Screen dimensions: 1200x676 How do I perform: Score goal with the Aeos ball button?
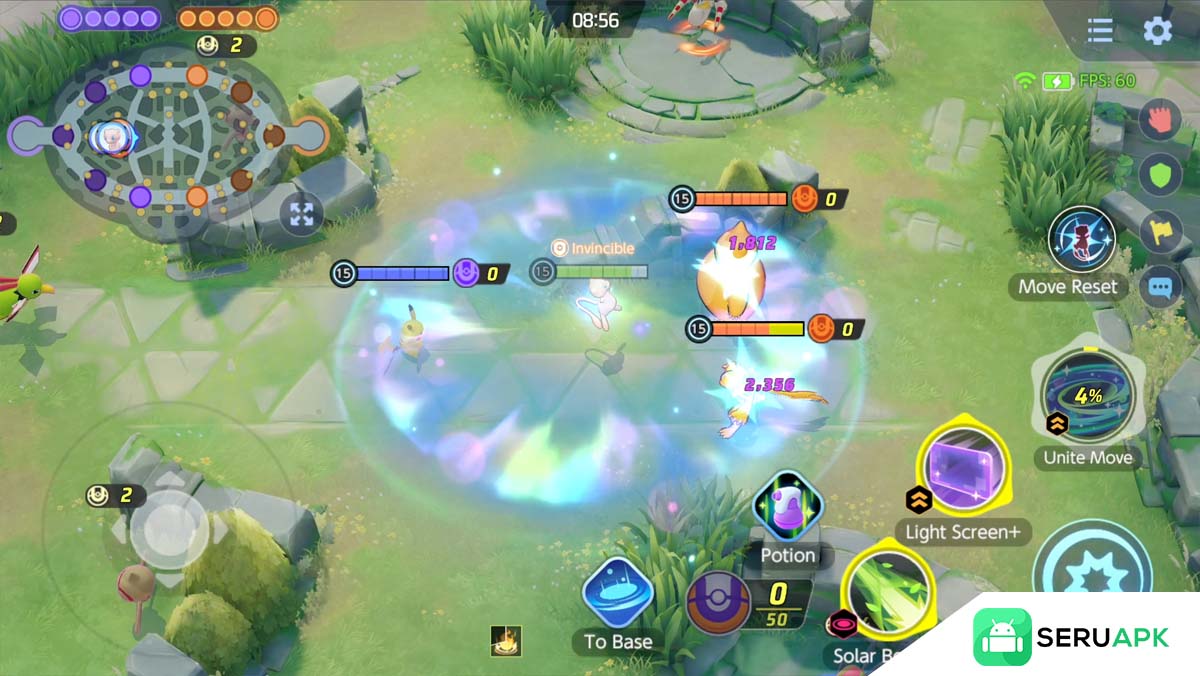point(718,603)
